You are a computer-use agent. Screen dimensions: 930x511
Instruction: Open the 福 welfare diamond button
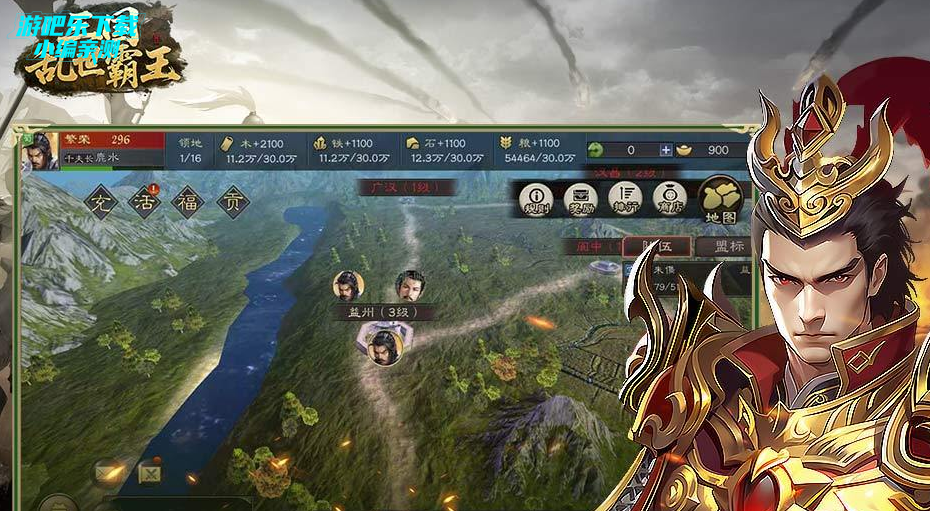pos(190,202)
